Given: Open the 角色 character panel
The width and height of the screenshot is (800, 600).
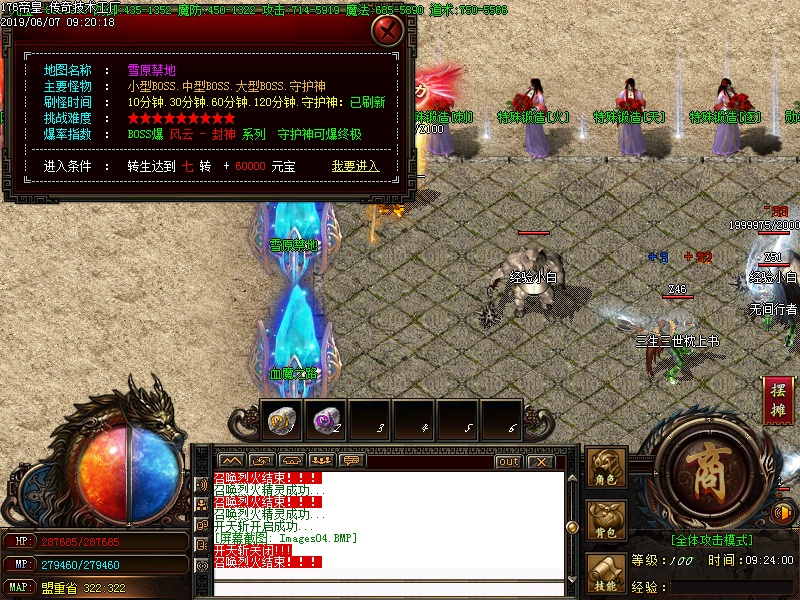Looking at the screenshot, I should tap(607, 469).
